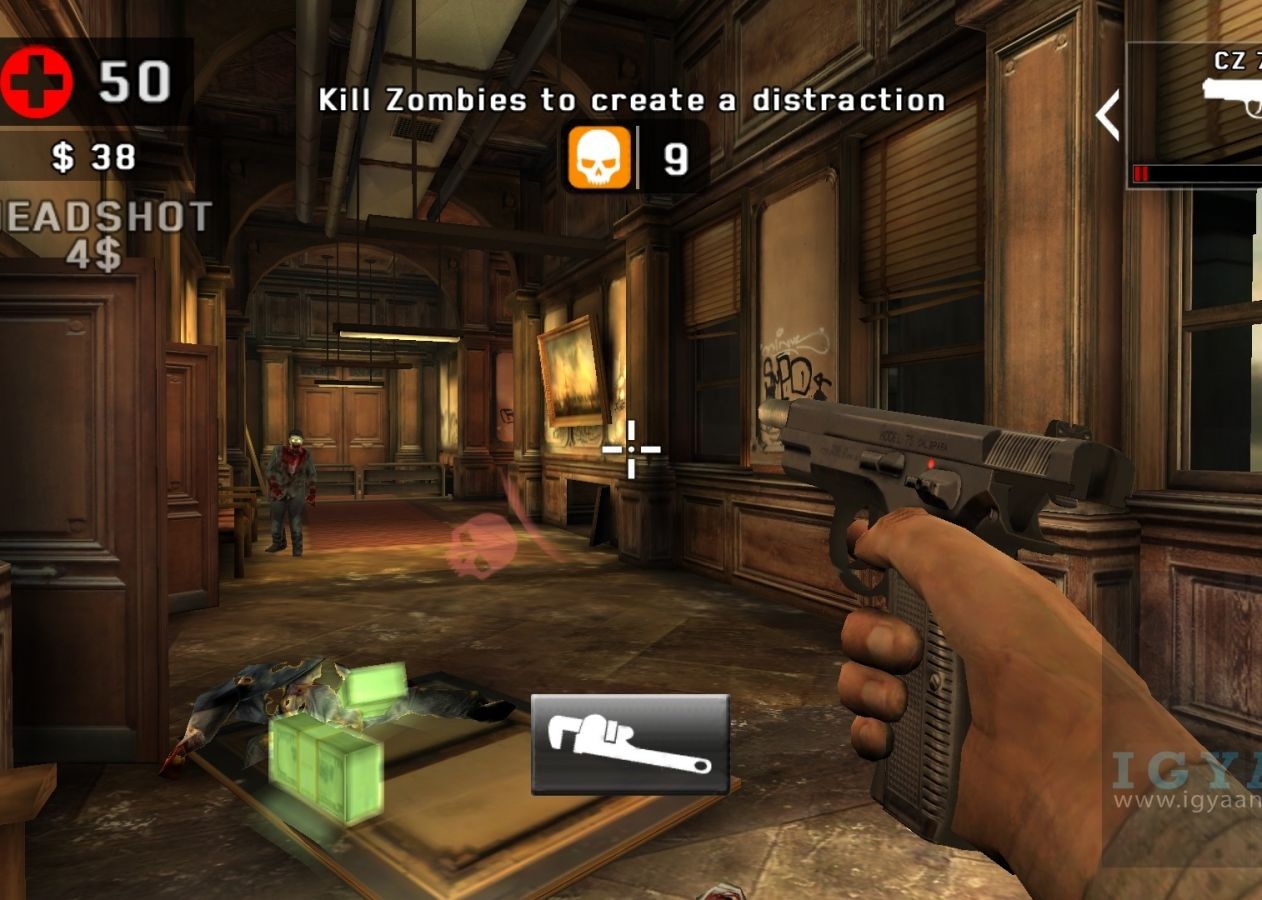
Task: Tap the wrench melee weapon button
Action: pyautogui.click(x=630, y=745)
